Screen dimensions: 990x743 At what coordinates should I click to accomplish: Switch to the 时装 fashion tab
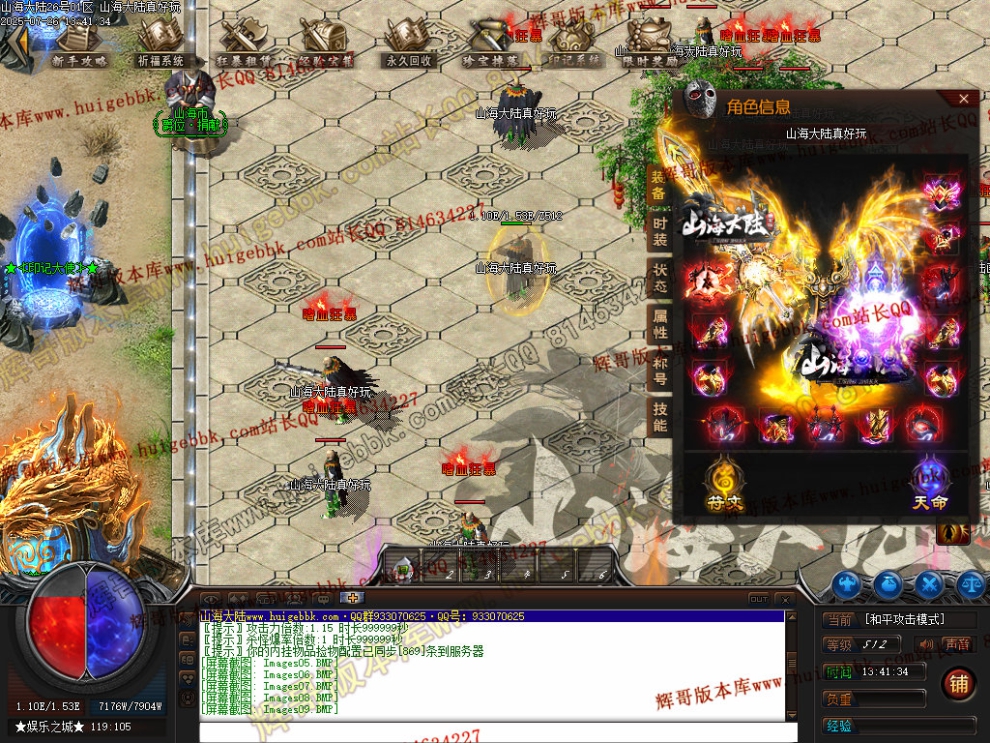pos(660,231)
